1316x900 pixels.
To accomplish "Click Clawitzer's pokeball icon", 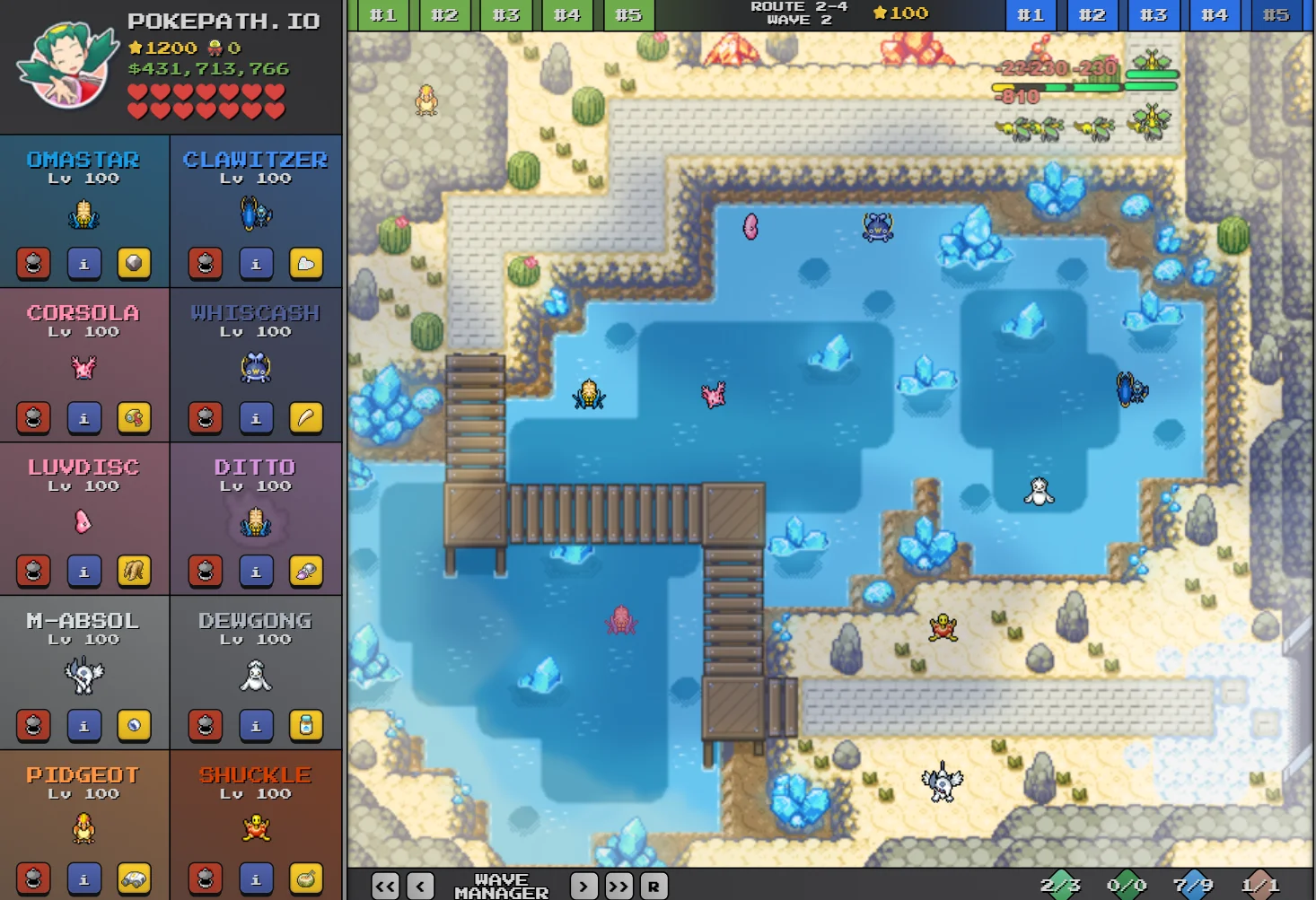I will click(204, 263).
